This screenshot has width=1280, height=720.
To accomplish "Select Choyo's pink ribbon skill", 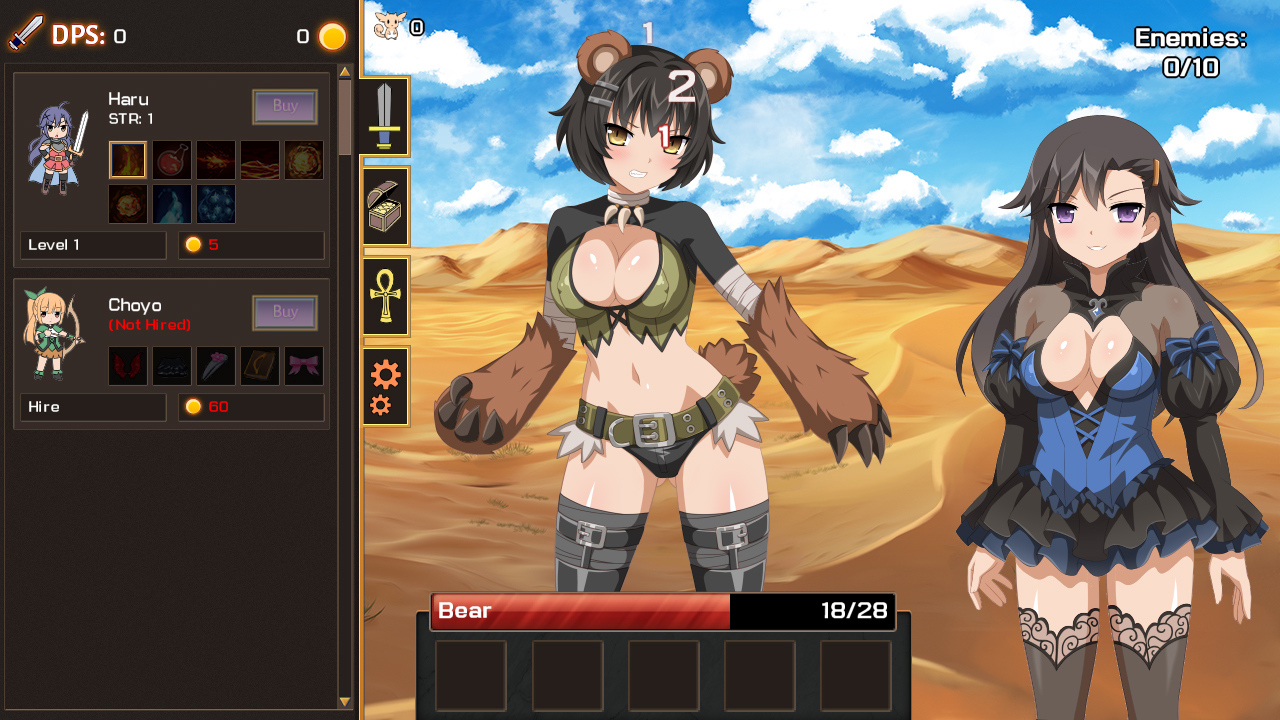I will coord(304,365).
